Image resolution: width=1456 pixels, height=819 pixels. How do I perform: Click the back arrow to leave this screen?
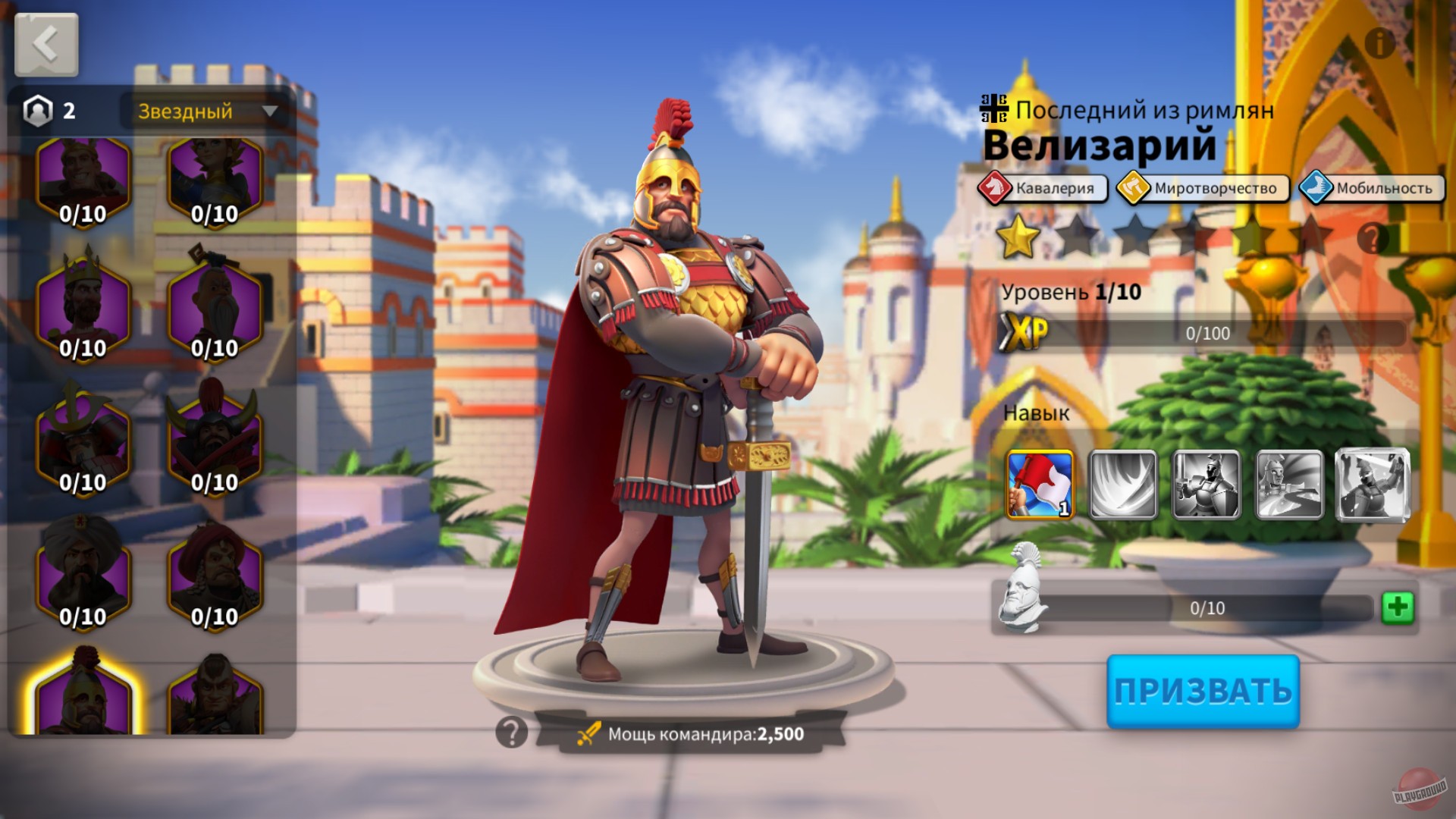point(45,45)
